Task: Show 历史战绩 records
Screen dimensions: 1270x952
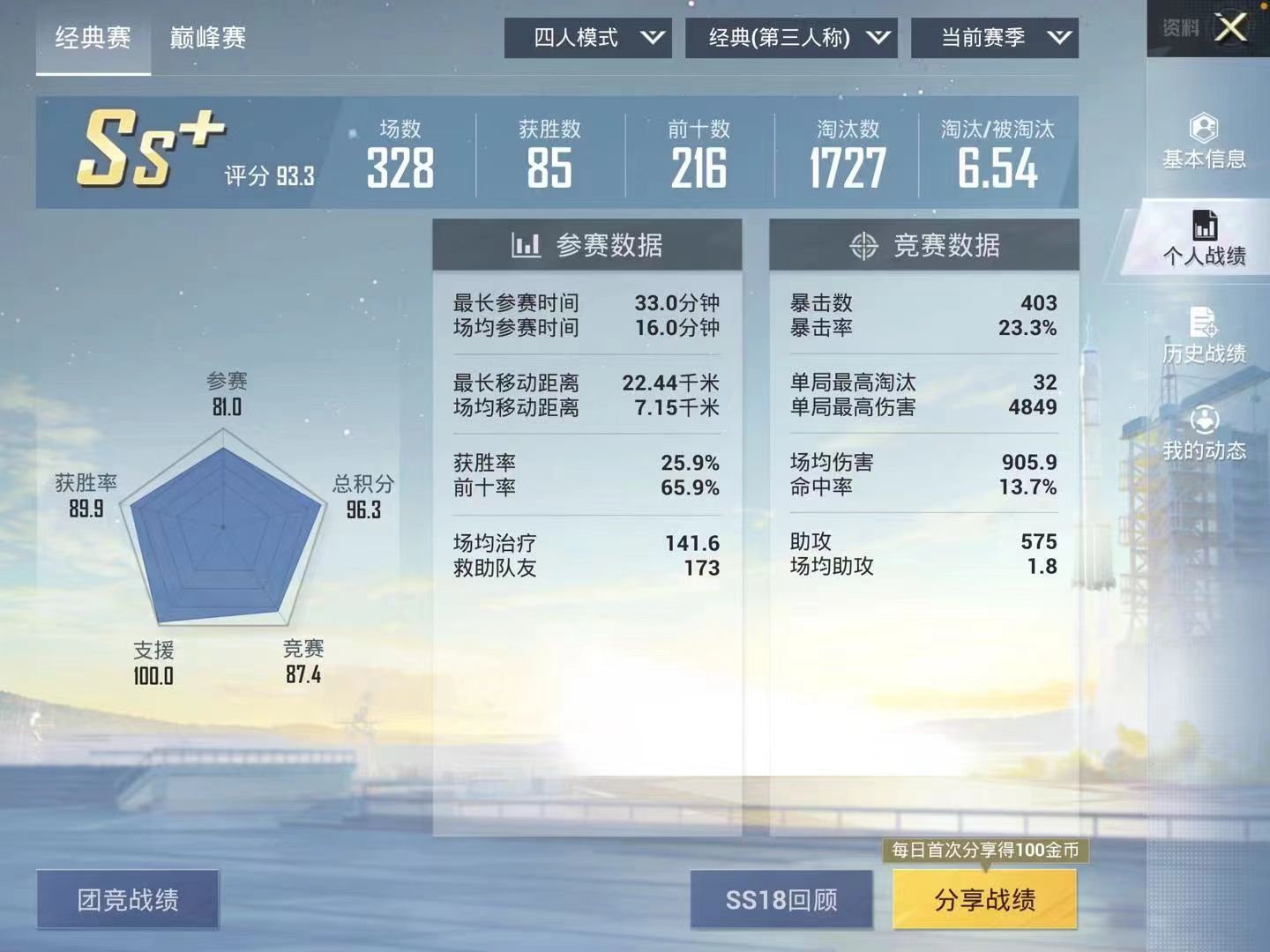Action: coord(1204,336)
